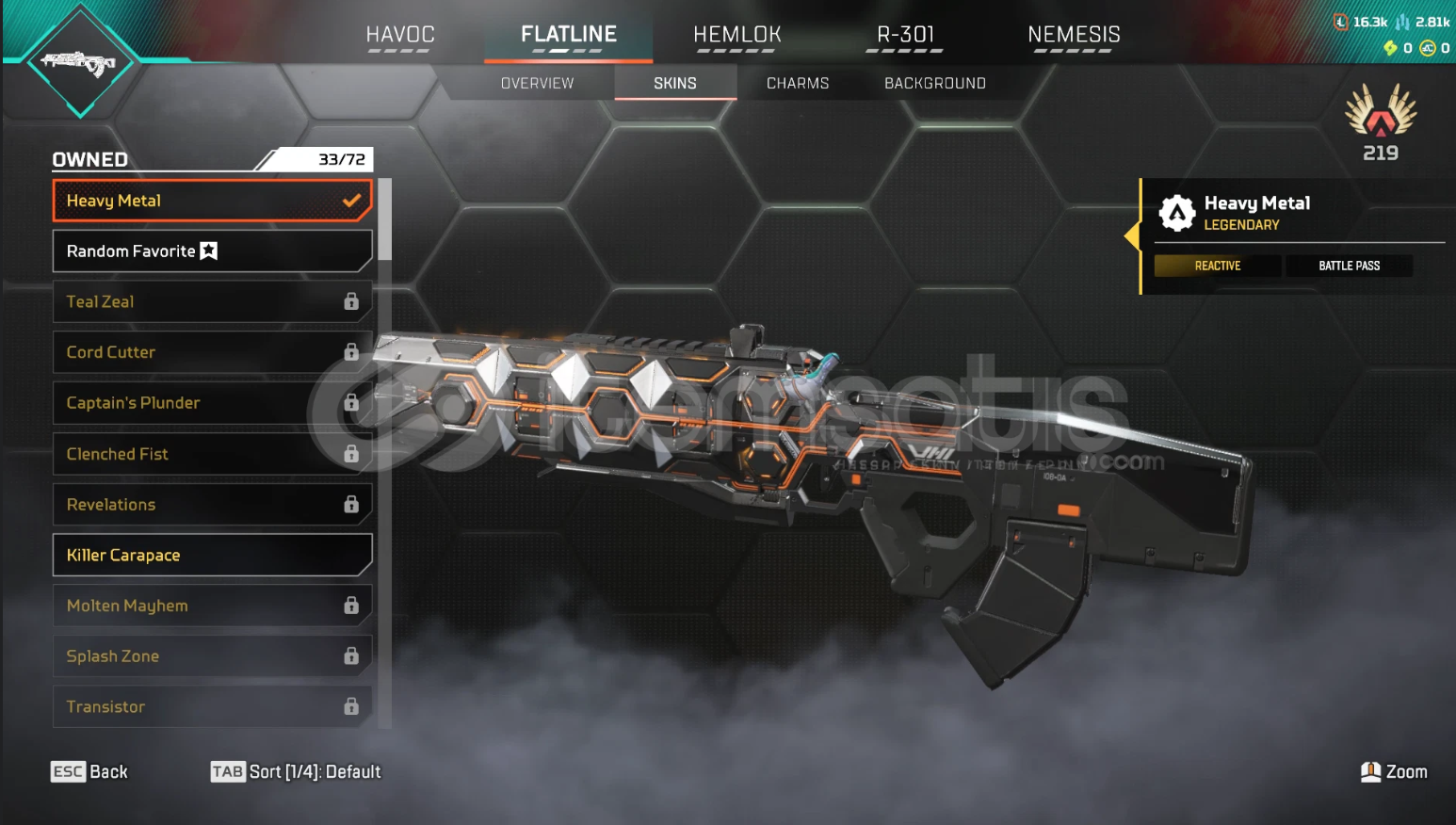Switch to the NEMESIS weapon tab
Viewport: 1456px width, 825px height.
click(1074, 35)
